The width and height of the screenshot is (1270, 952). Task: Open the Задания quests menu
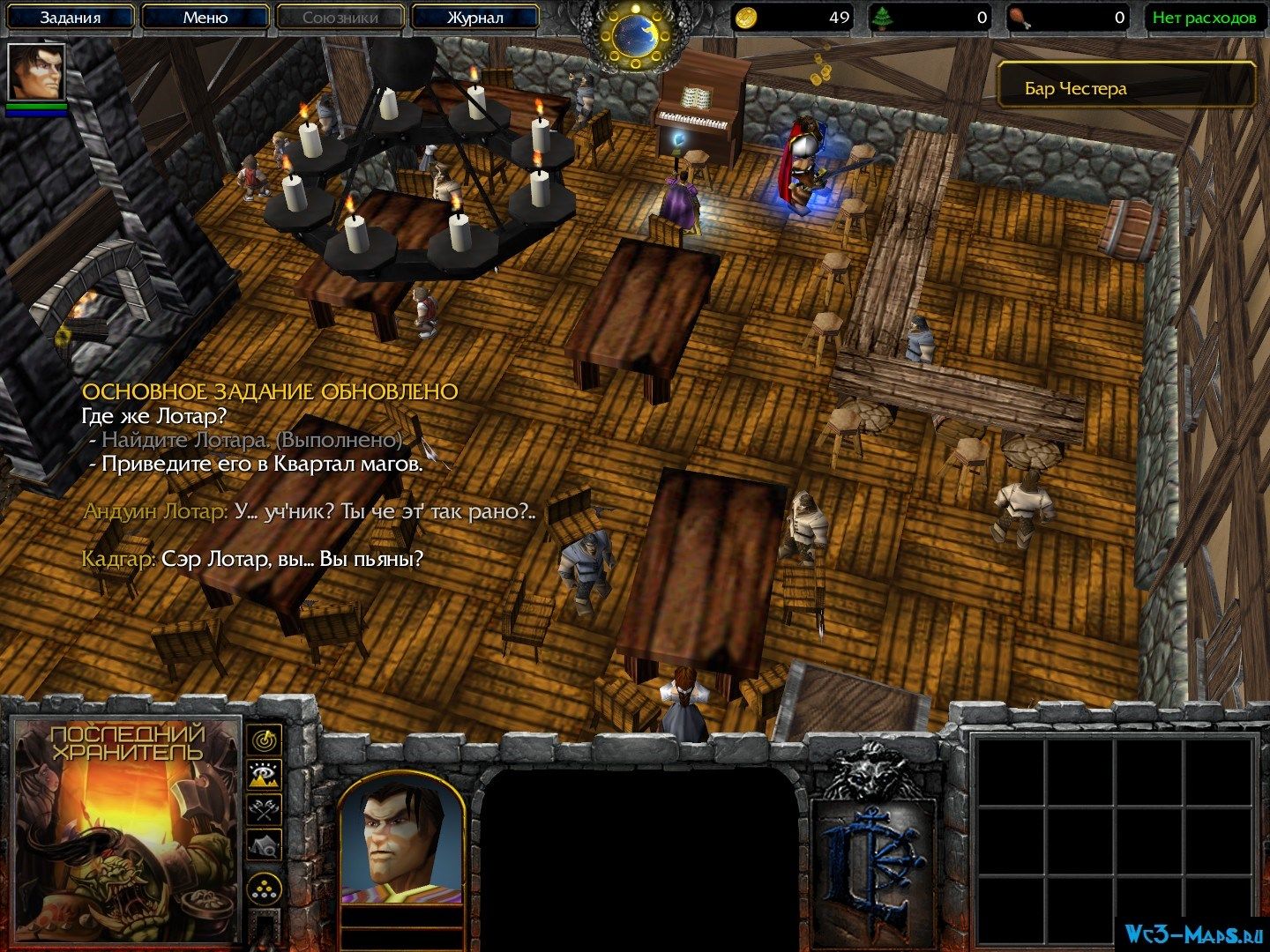click(71, 17)
